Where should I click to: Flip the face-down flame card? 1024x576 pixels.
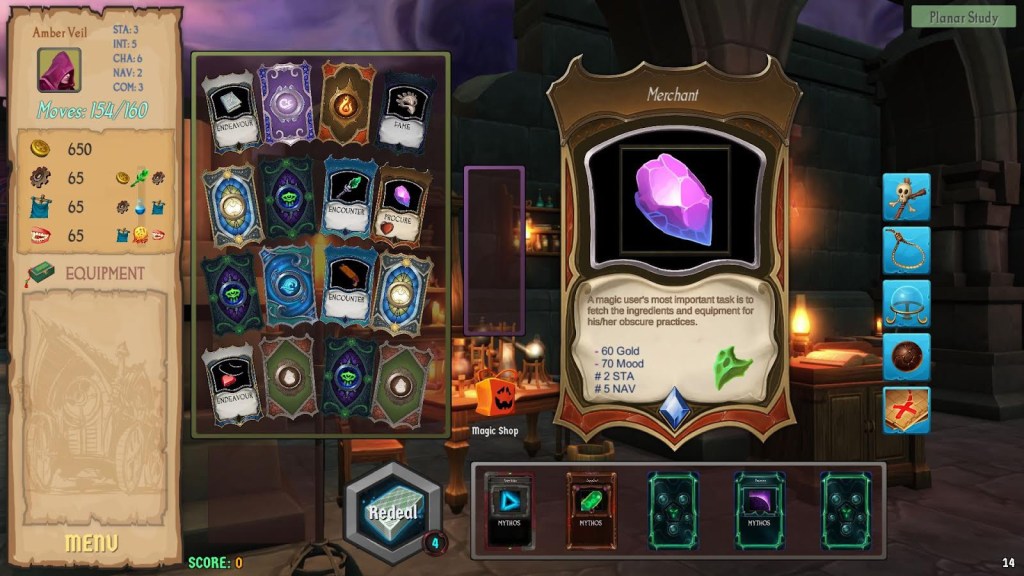click(347, 103)
